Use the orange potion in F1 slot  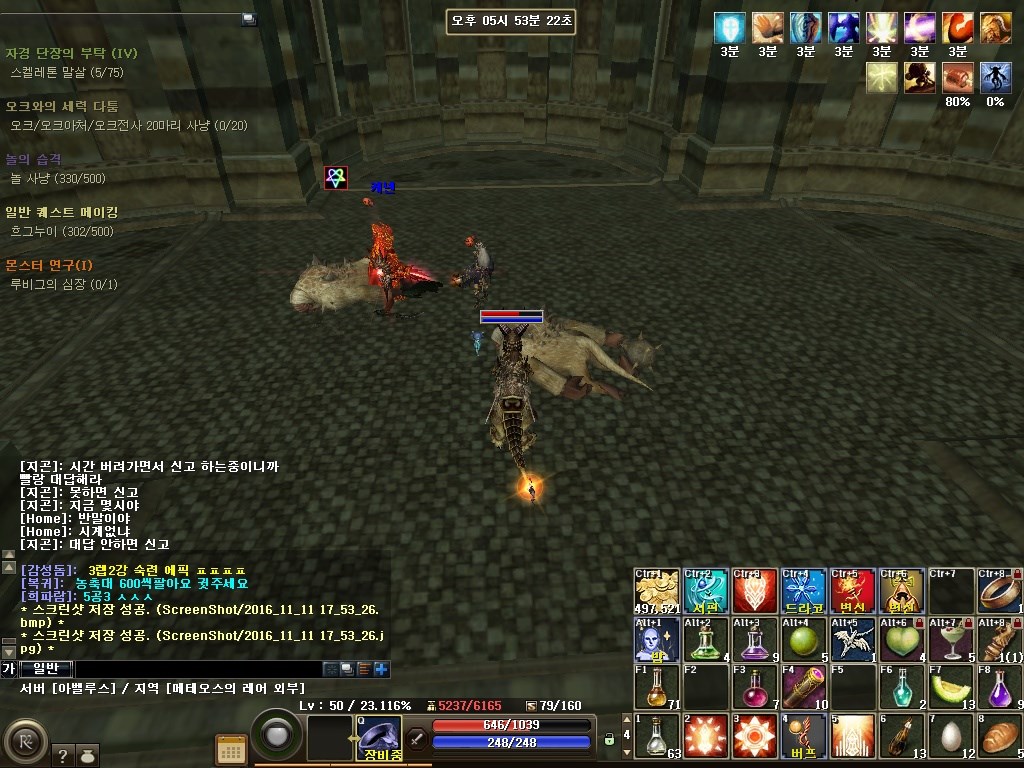(x=657, y=687)
